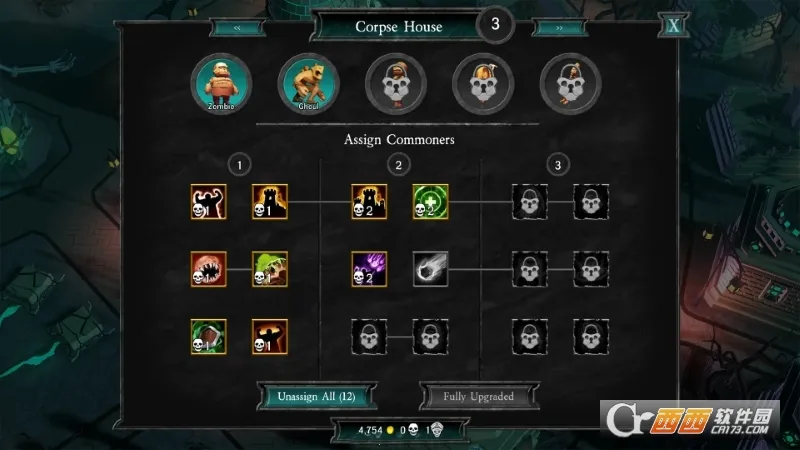Choose the purple claw slash upgrade
This screenshot has width=800, height=450.
pos(369,269)
